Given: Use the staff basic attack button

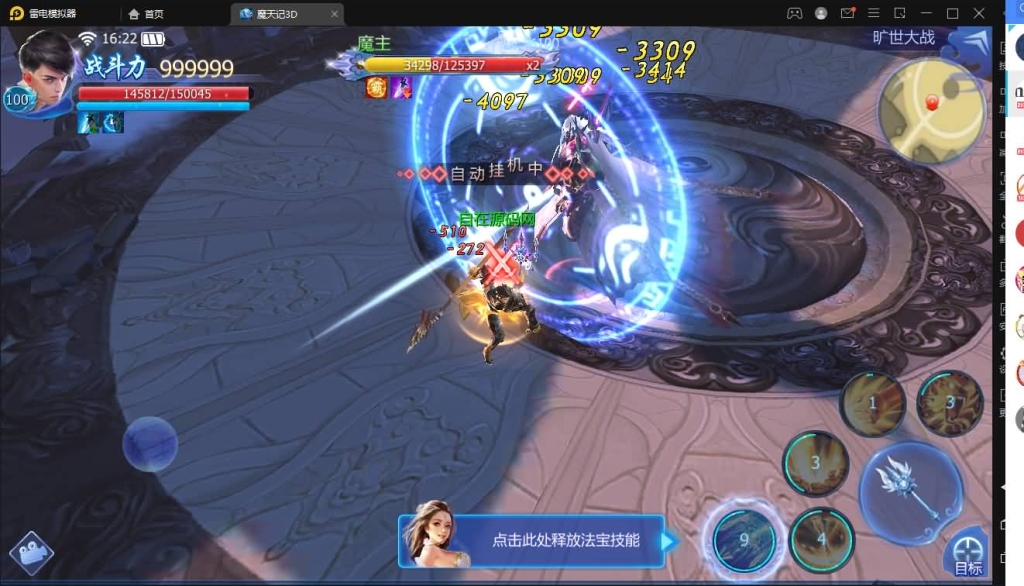Looking at the screenshot, I should [909, 491].
